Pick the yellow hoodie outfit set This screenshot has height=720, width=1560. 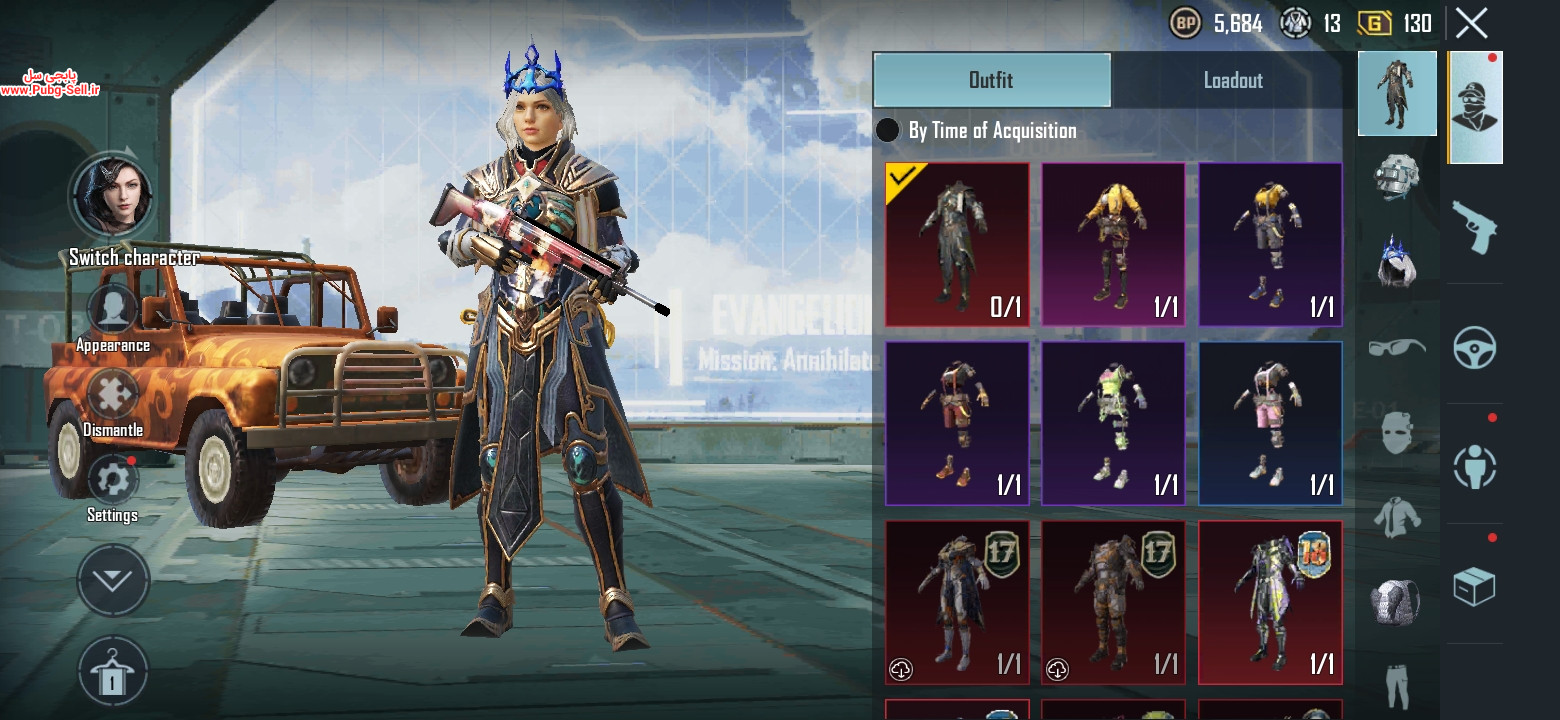[1113, 245]
